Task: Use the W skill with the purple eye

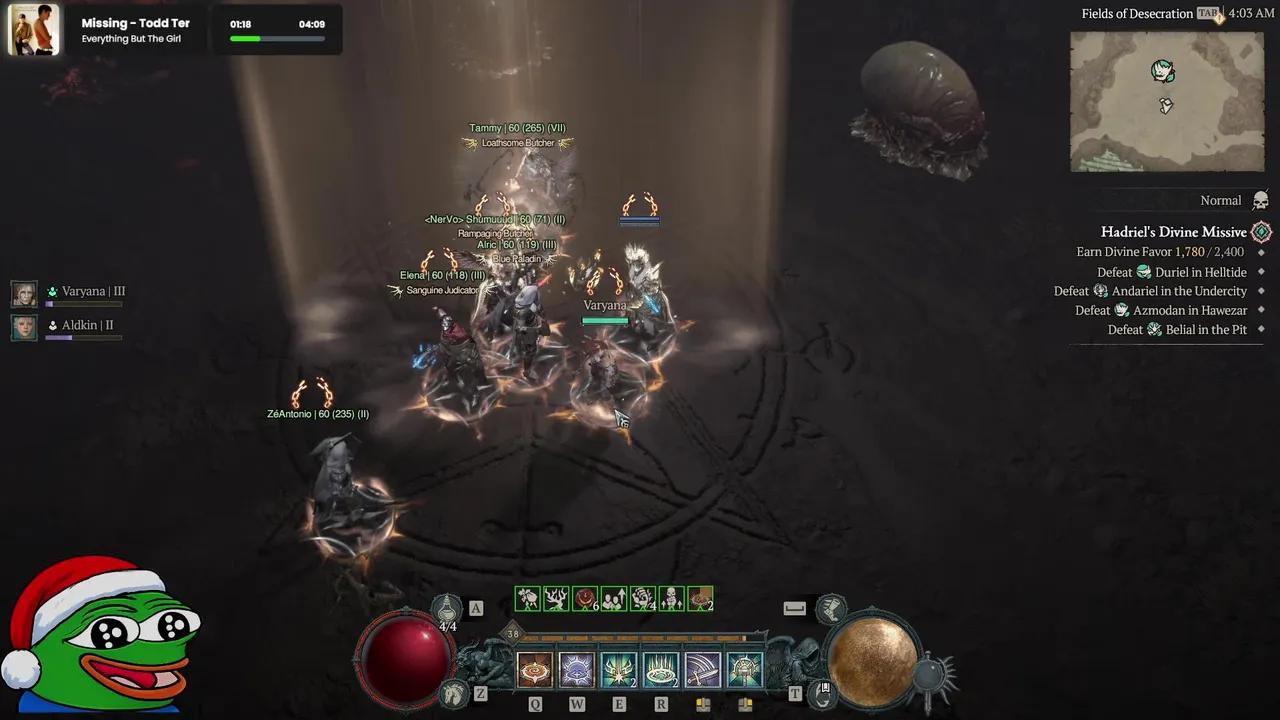Action: coord(577,670)
